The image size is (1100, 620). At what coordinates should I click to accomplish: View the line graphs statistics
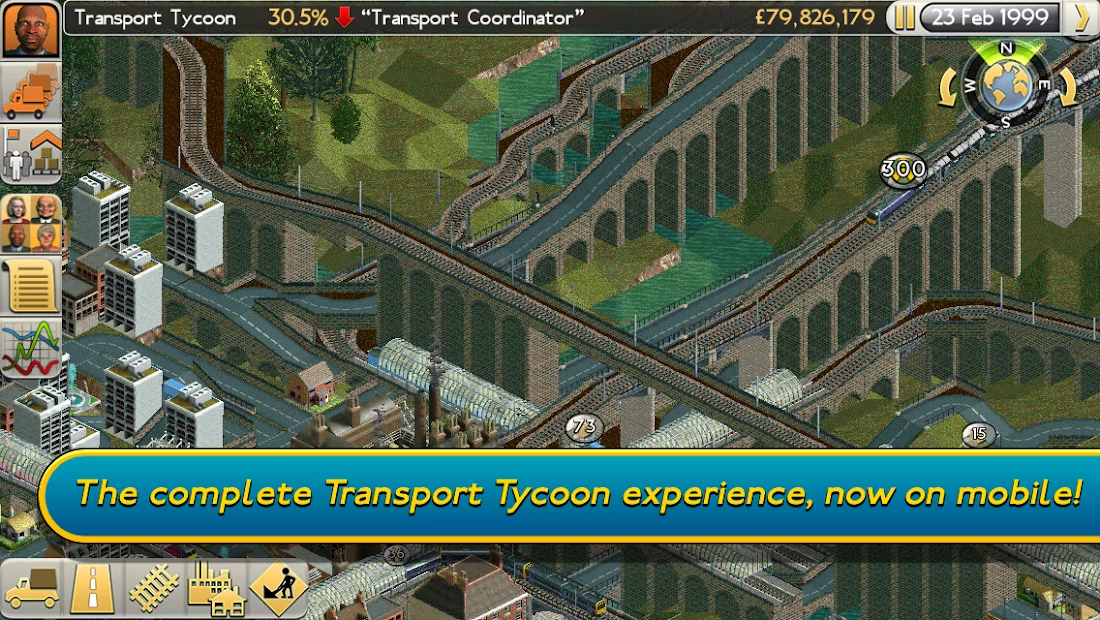[x=31, y=350]
